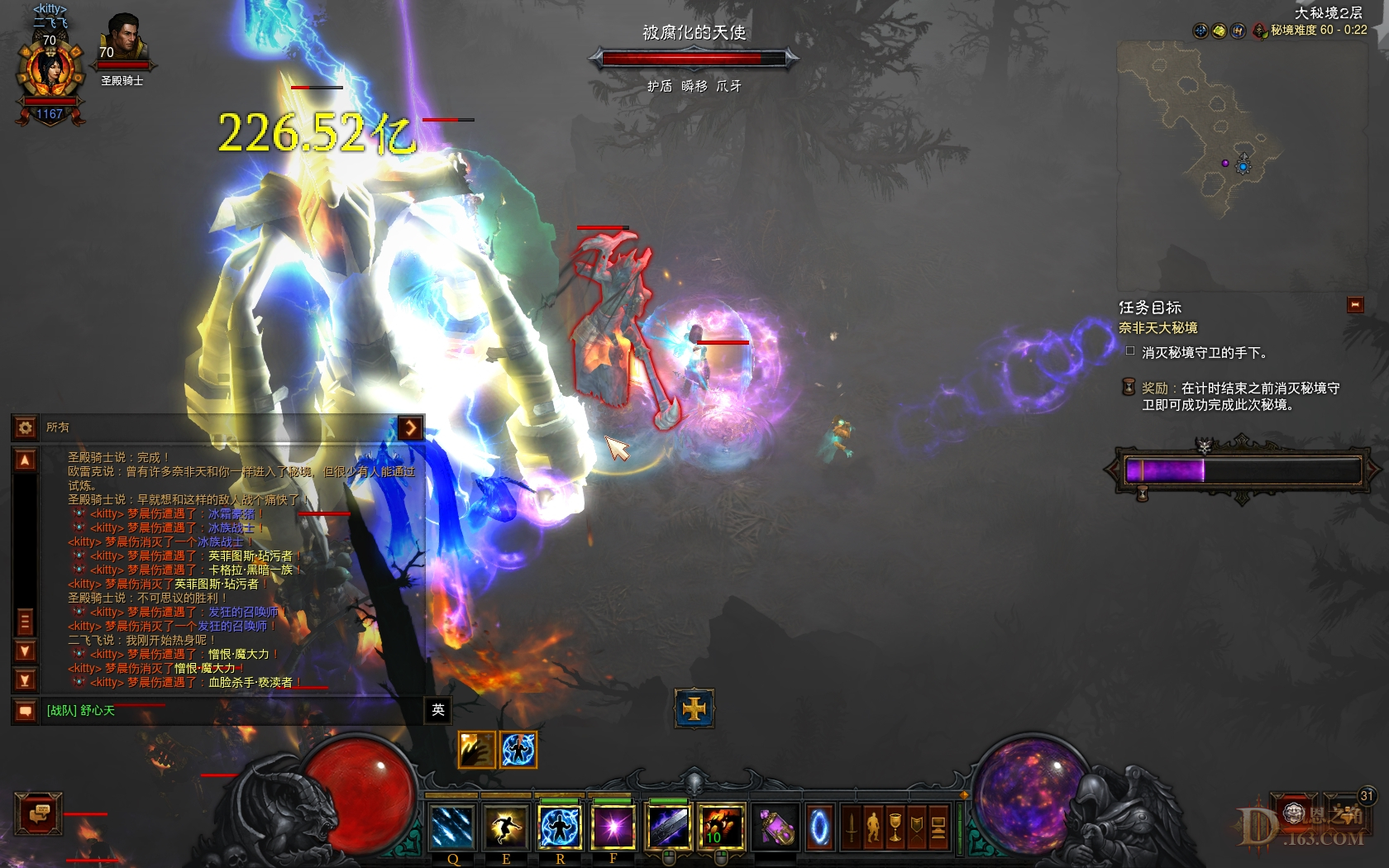The height and width of the screenshot is (868, 1389).
Task: Collapse the chat window with the arrow chevron
Action: [x=409, y=428]
